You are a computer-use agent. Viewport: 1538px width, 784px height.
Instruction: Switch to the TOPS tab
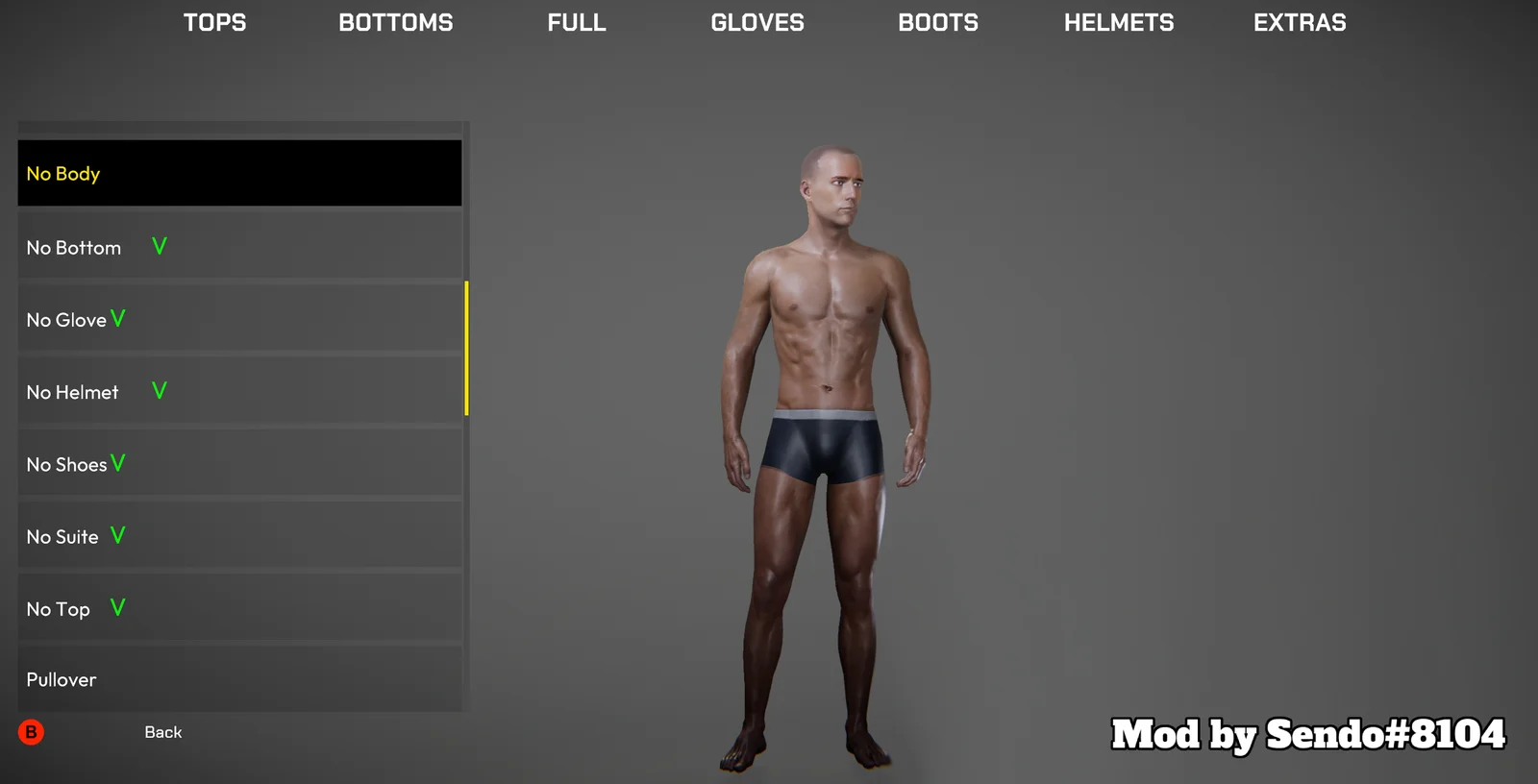214,22
